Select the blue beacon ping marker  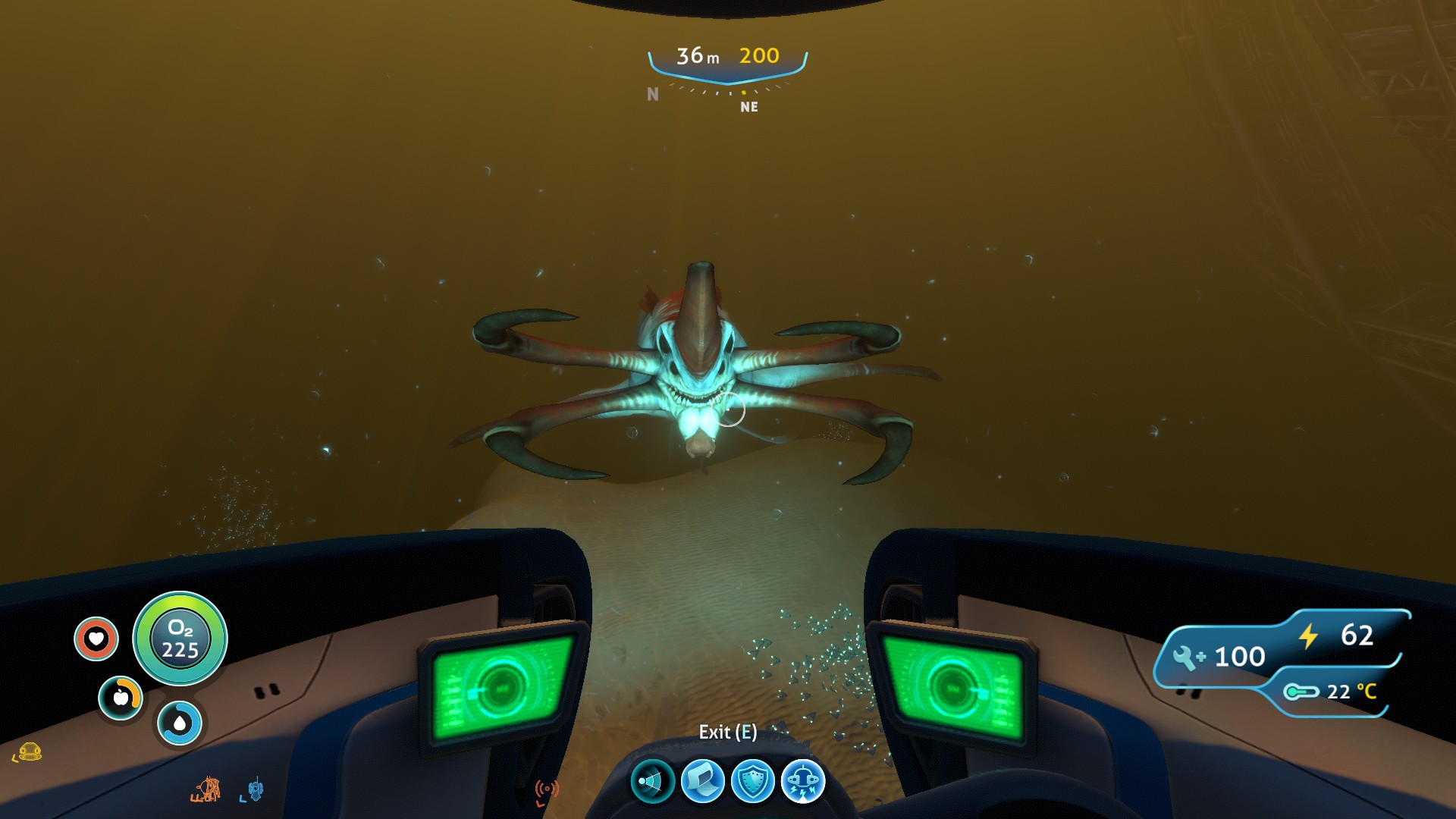pyautogui.click(x=255, y=789)
